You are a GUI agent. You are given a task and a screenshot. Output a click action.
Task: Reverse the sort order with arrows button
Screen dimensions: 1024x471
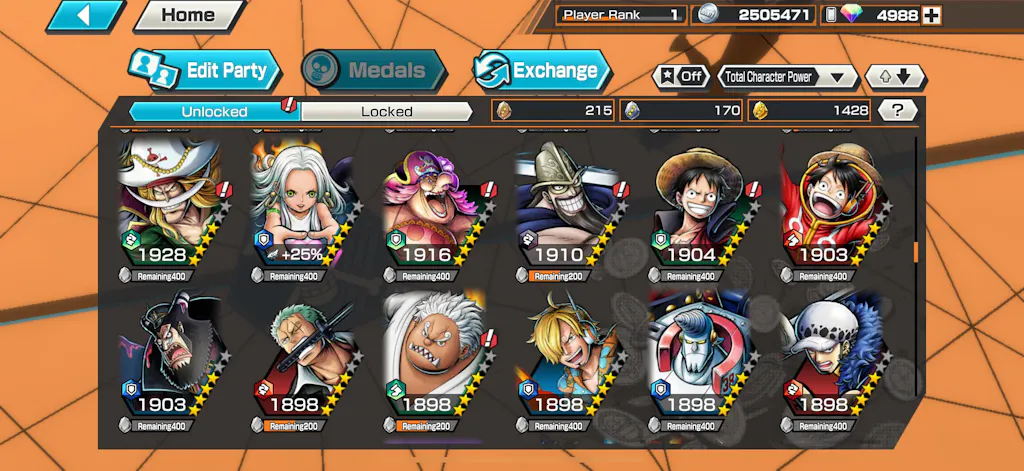tap(895, 77)
